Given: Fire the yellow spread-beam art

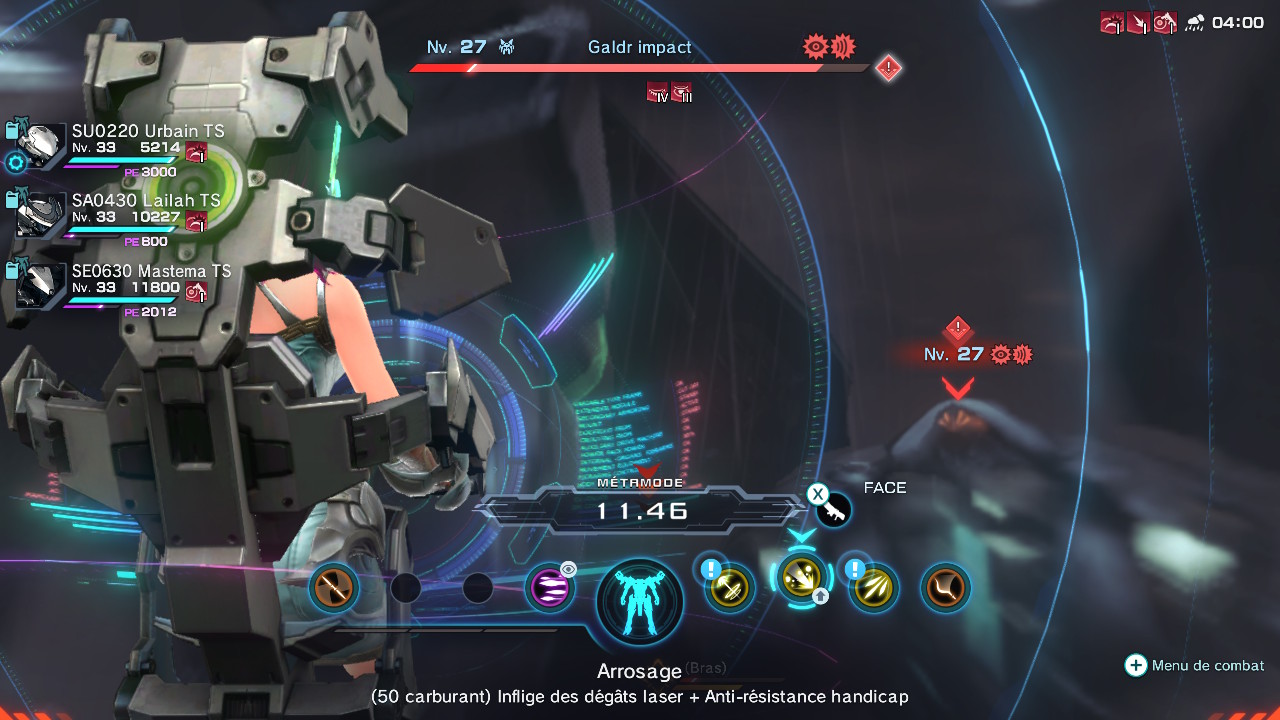Looking at the screenshot, I should pos(873,588).
